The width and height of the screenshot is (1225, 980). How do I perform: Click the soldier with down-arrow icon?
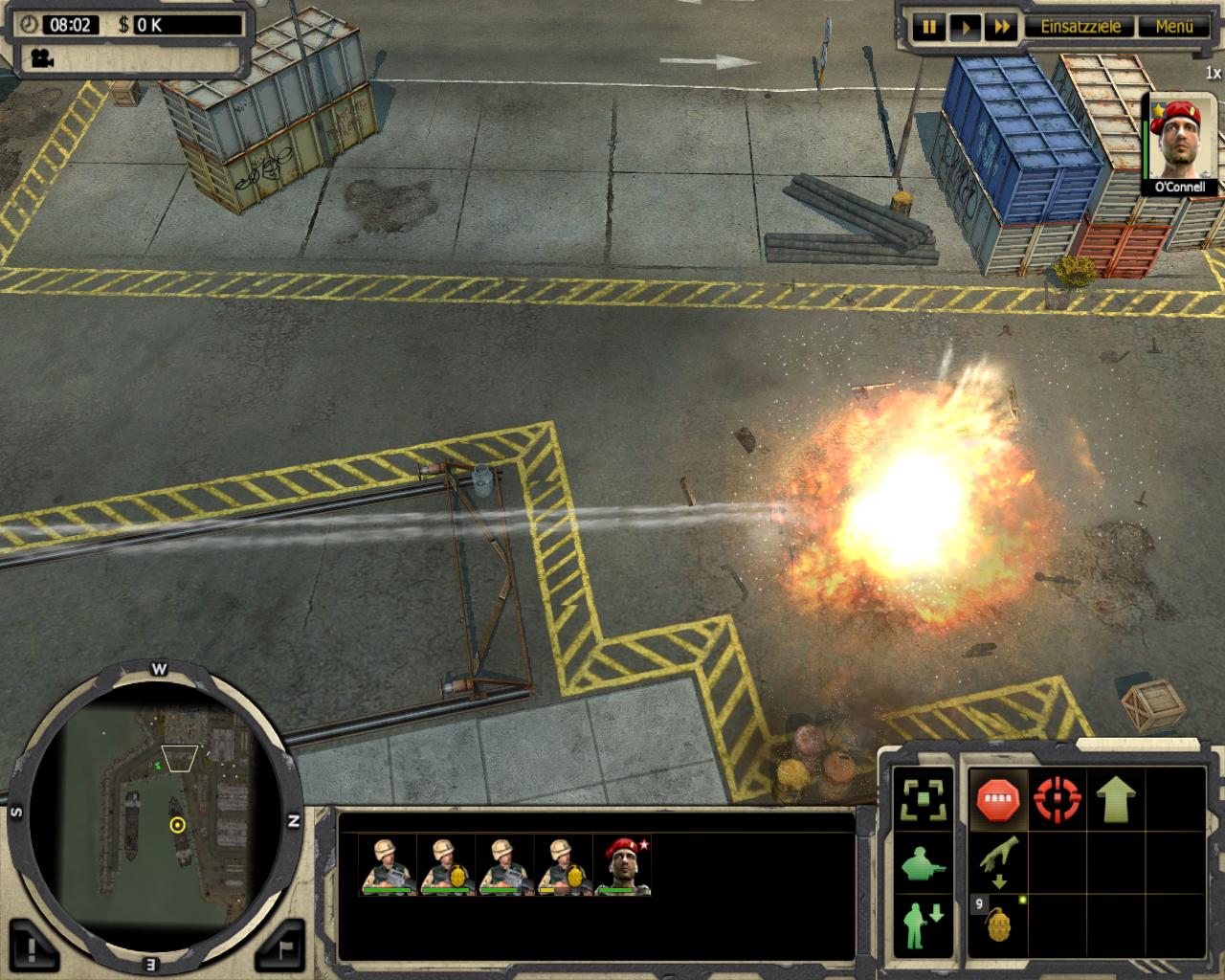point(924,924)
